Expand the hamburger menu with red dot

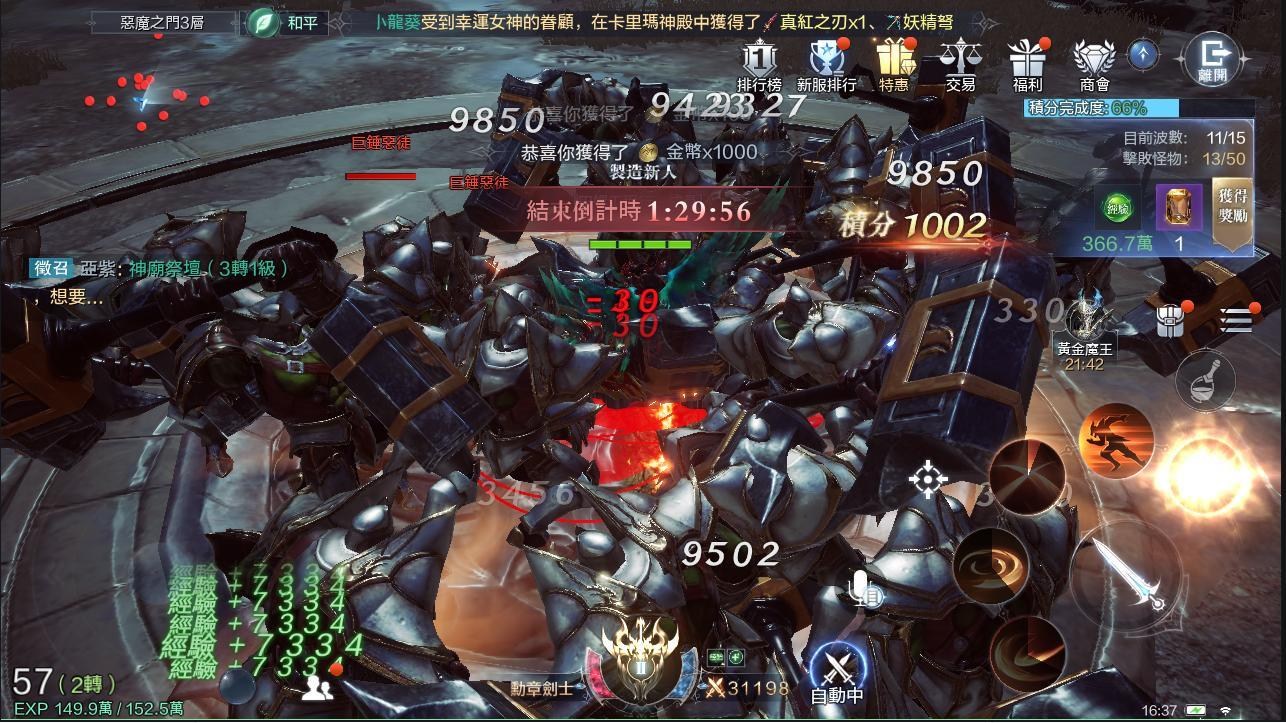pyautogui.click(x=1237, y=320)
